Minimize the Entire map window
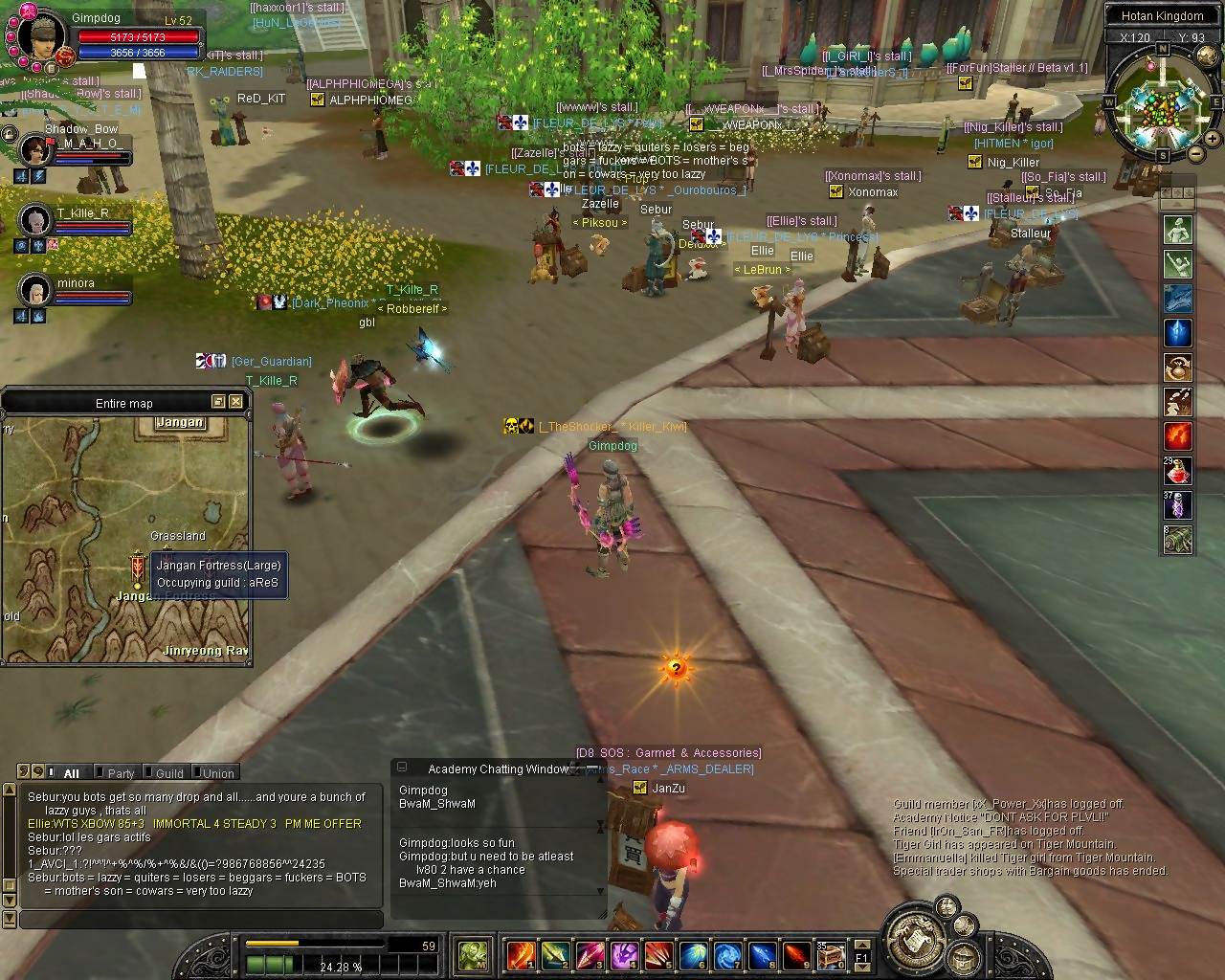Viewport: 1225px width, 980px height. (x=218, y=402)
